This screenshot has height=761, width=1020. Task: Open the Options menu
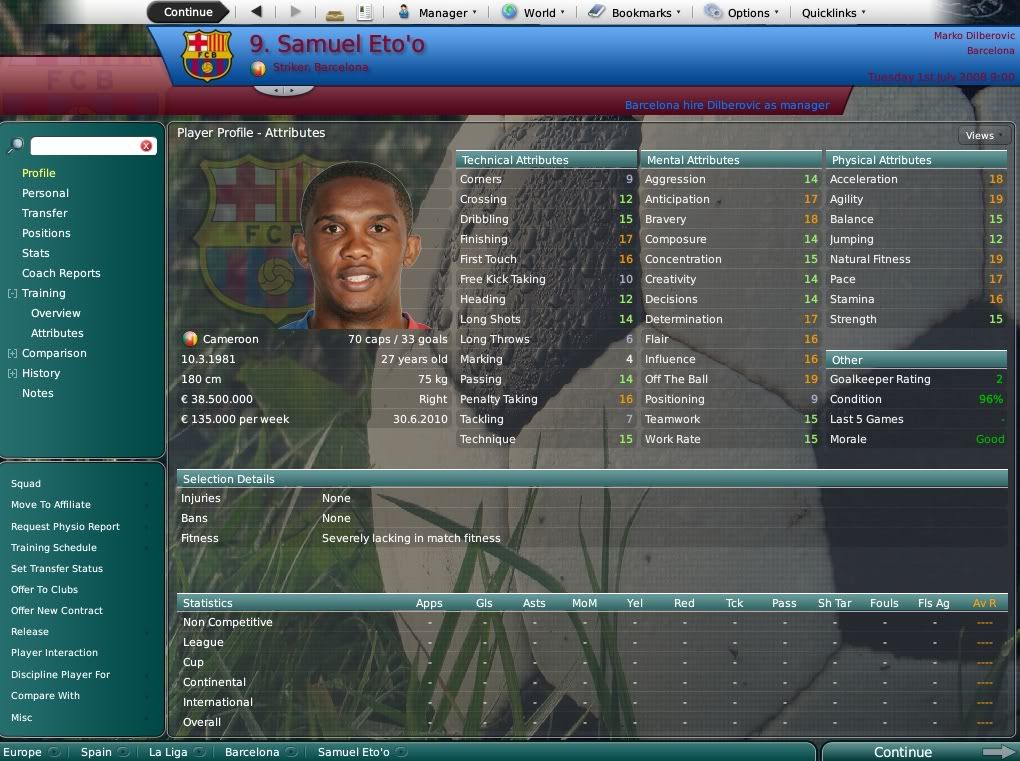pyautogui.click(x=741, y=13)
